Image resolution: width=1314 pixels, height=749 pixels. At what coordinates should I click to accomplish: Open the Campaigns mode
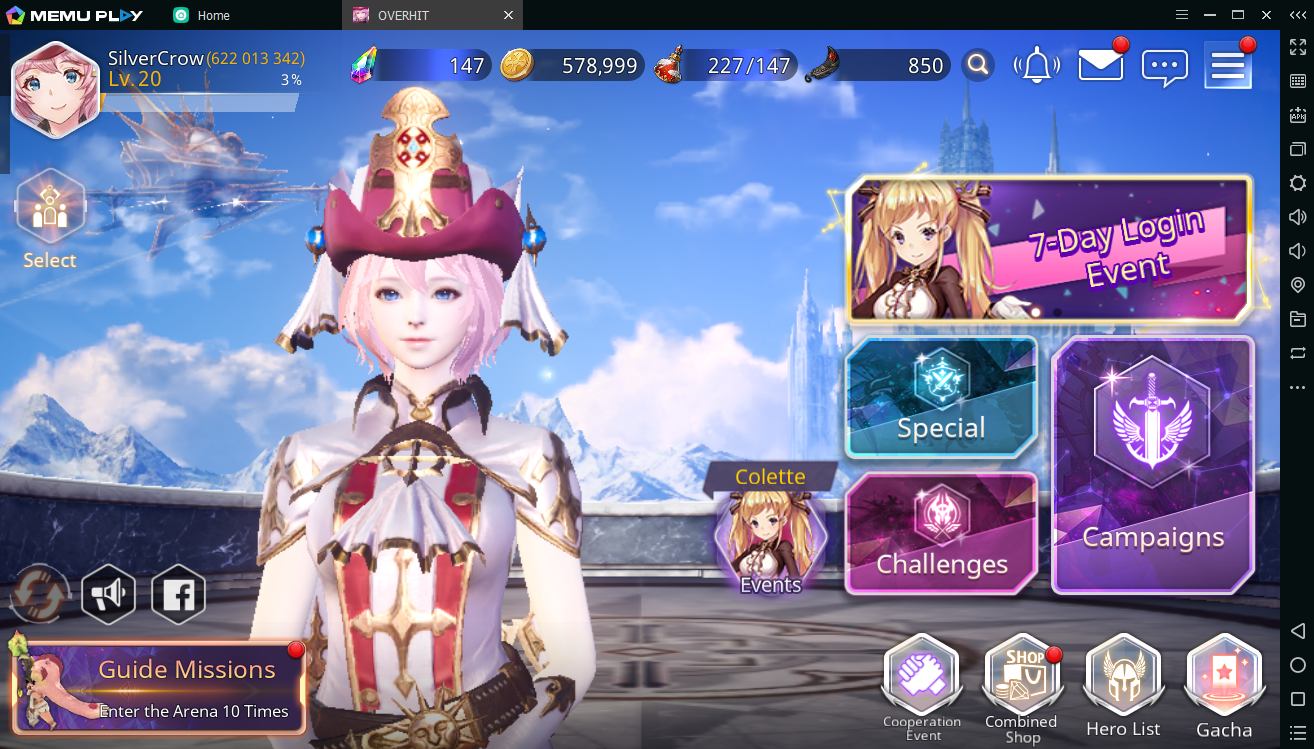tap(1153, 465)
